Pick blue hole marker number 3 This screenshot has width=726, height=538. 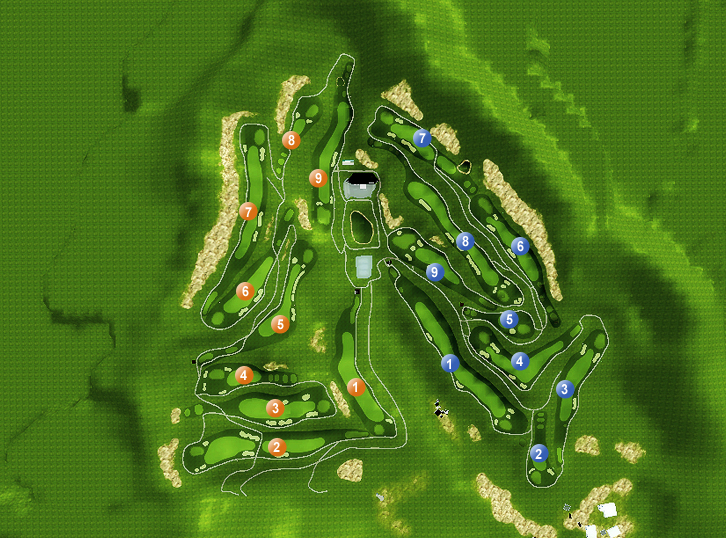(565, 389)
